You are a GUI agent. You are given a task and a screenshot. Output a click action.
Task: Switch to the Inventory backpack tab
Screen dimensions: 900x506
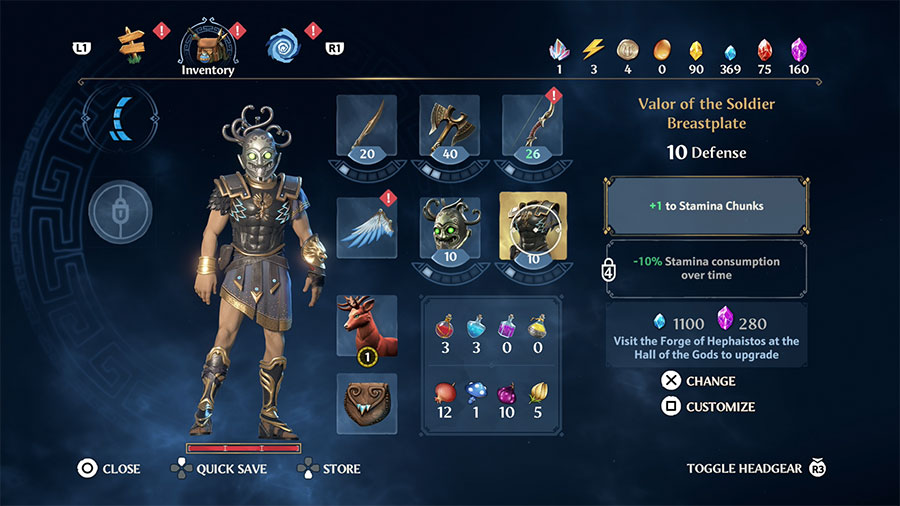(207, 45)
